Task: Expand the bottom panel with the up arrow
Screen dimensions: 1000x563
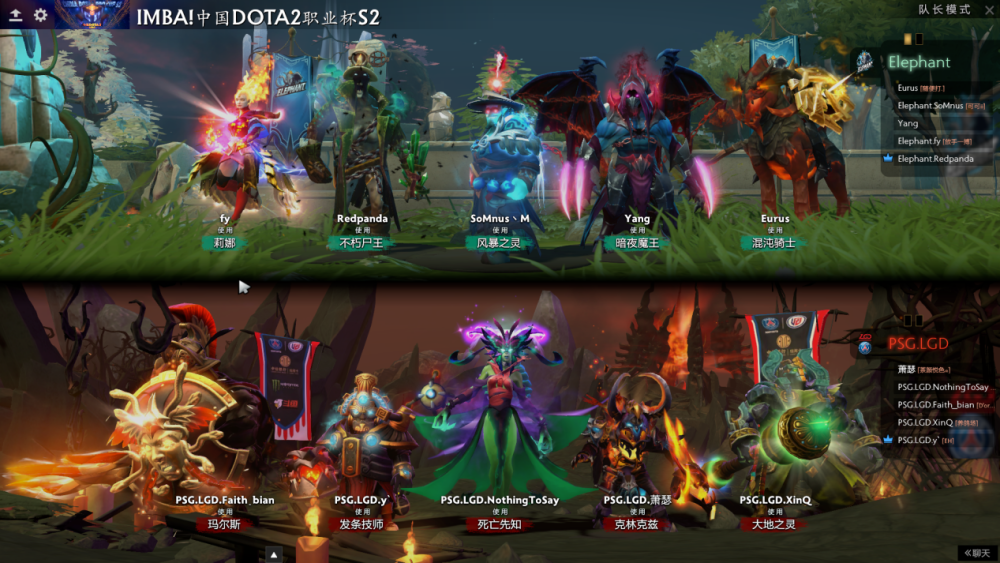Action: (x=274, y=553)
